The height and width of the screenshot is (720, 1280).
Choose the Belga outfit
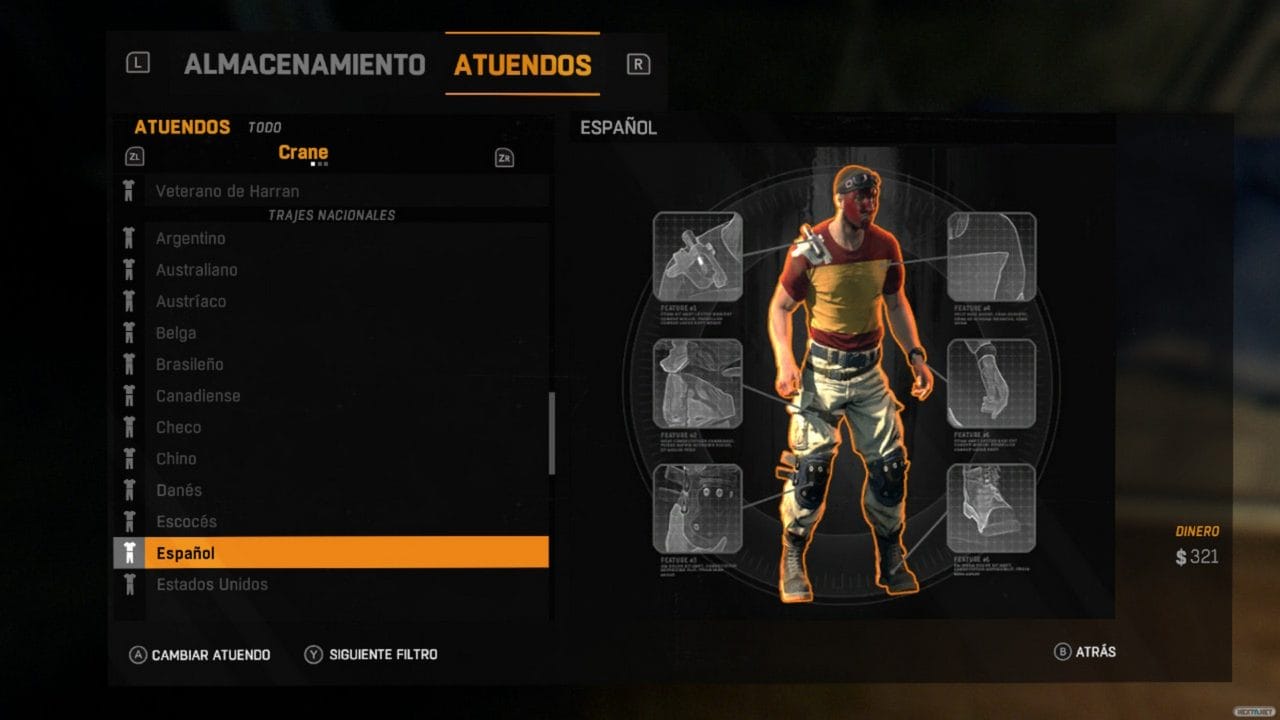(x=176, y=333)
